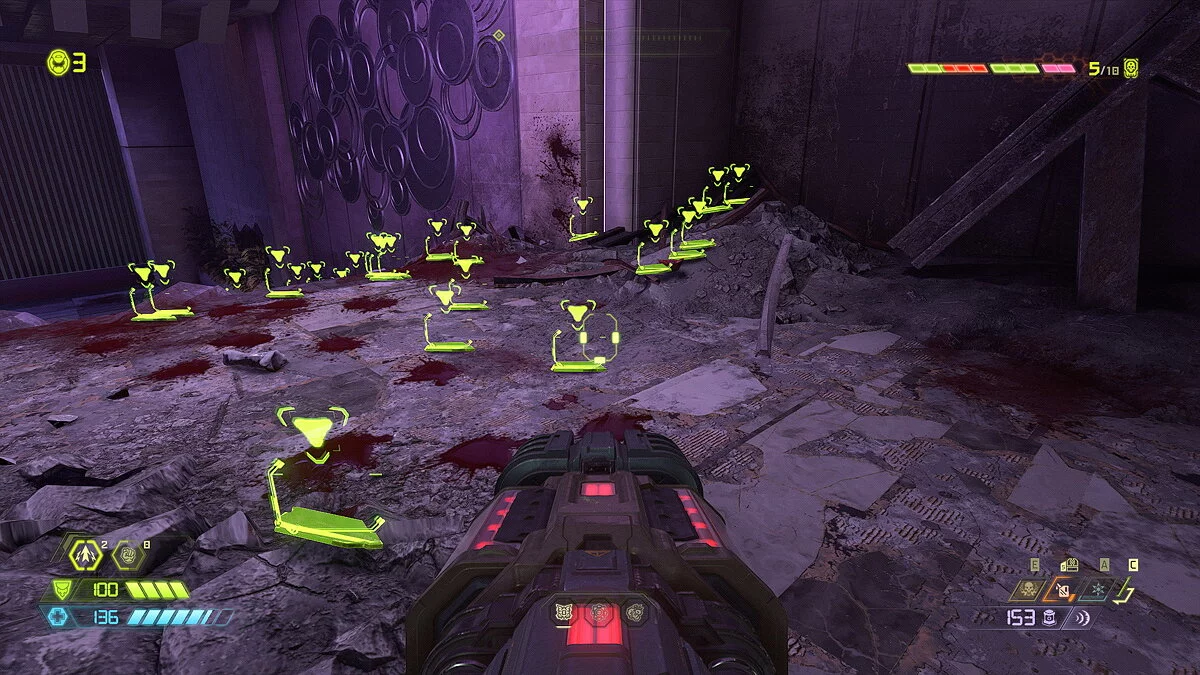Trigger the Blood Punch fist icon

tap(128, 551)
